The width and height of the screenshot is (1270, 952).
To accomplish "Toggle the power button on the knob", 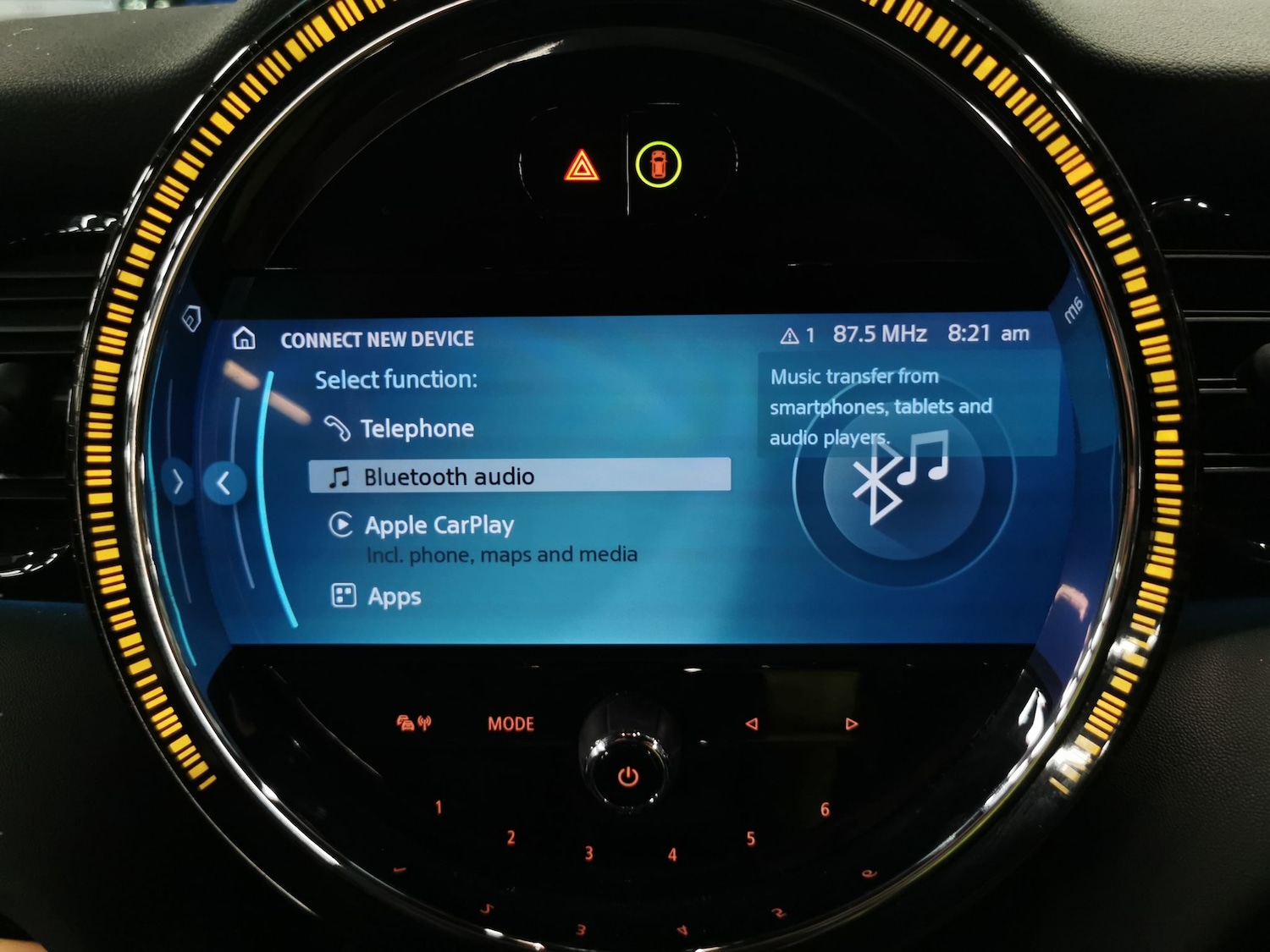I will [628, 775].
